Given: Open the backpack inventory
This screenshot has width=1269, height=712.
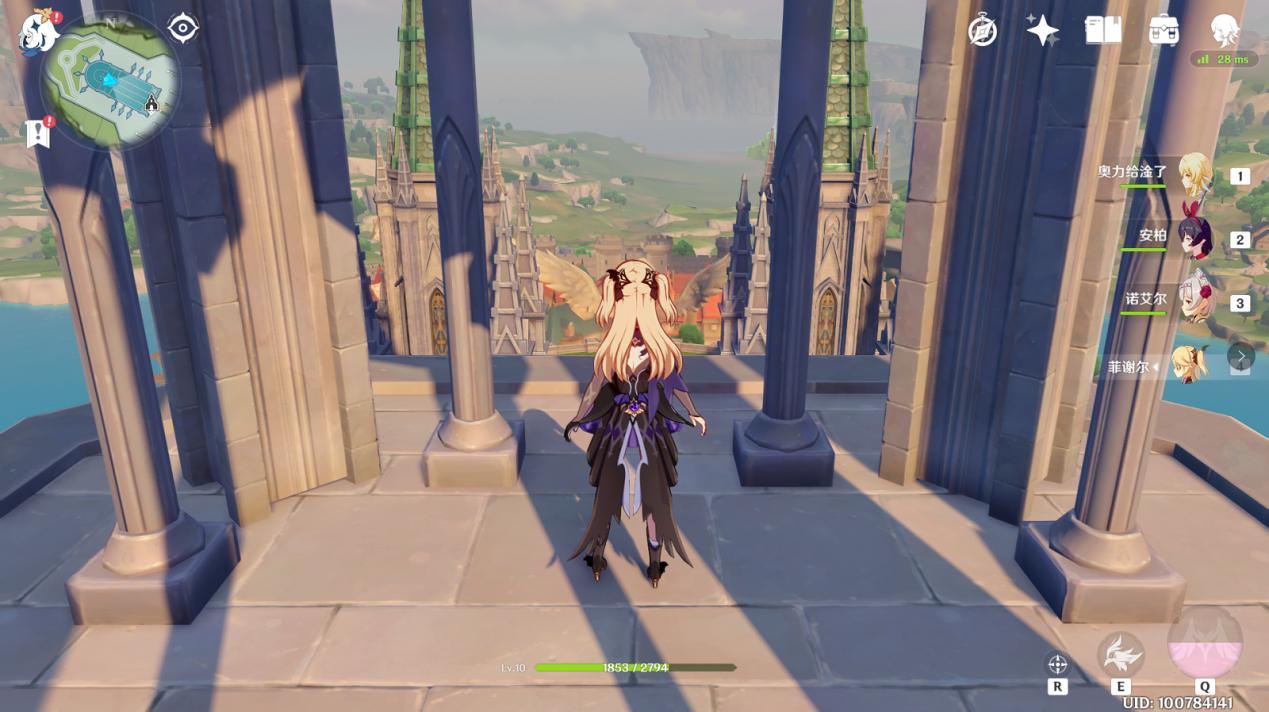Looking at the screenshot, I should [1163, 31].
